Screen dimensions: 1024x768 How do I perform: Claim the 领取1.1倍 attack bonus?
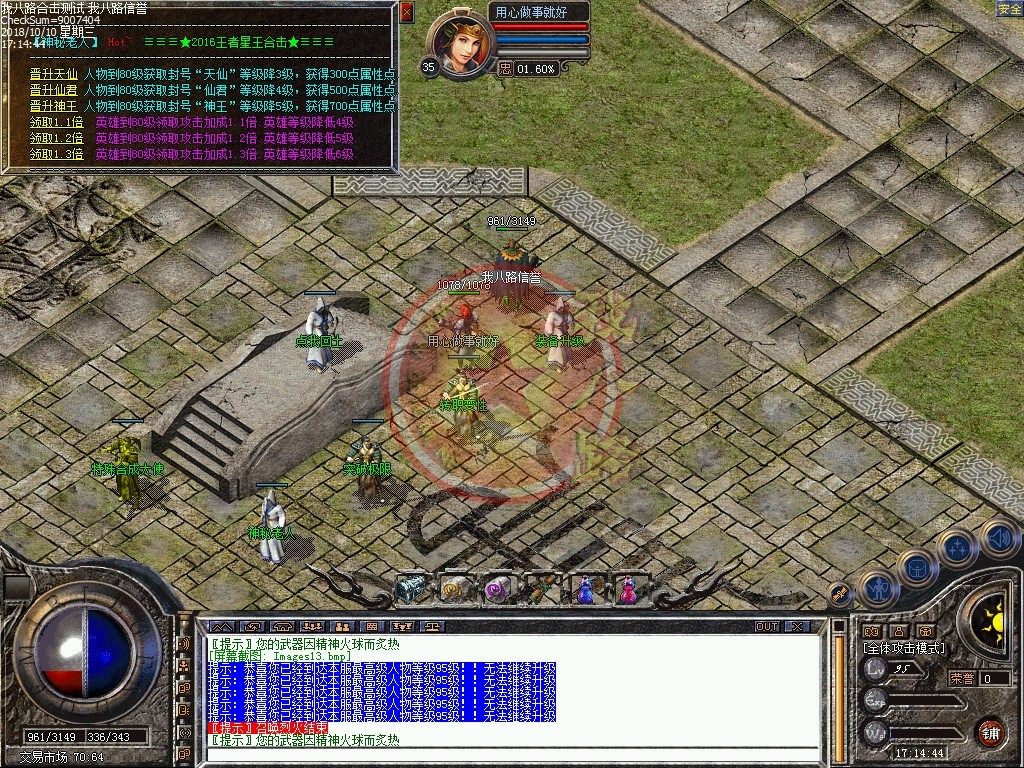(x=57, y=122)
